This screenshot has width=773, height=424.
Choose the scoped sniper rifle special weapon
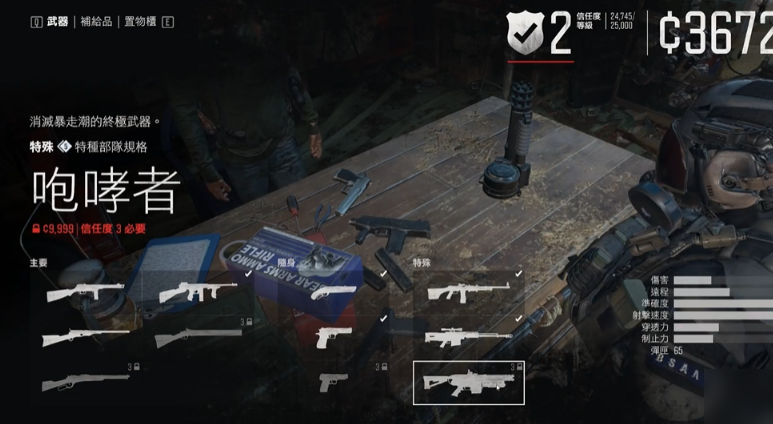coord(468,337)
